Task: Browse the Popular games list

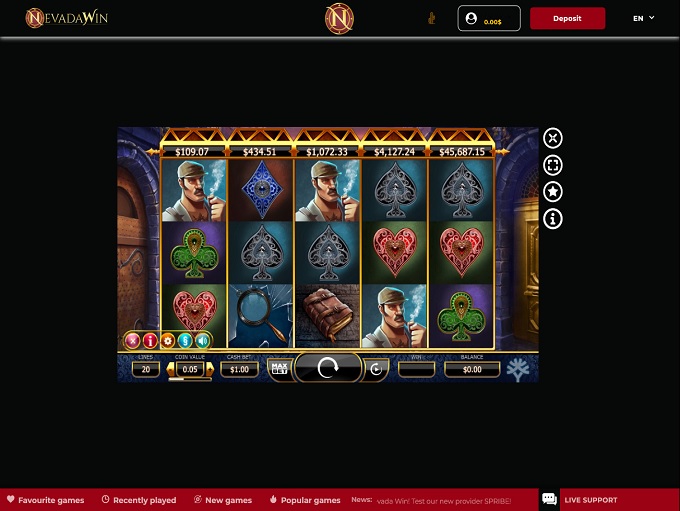Action: click(305, 500)
